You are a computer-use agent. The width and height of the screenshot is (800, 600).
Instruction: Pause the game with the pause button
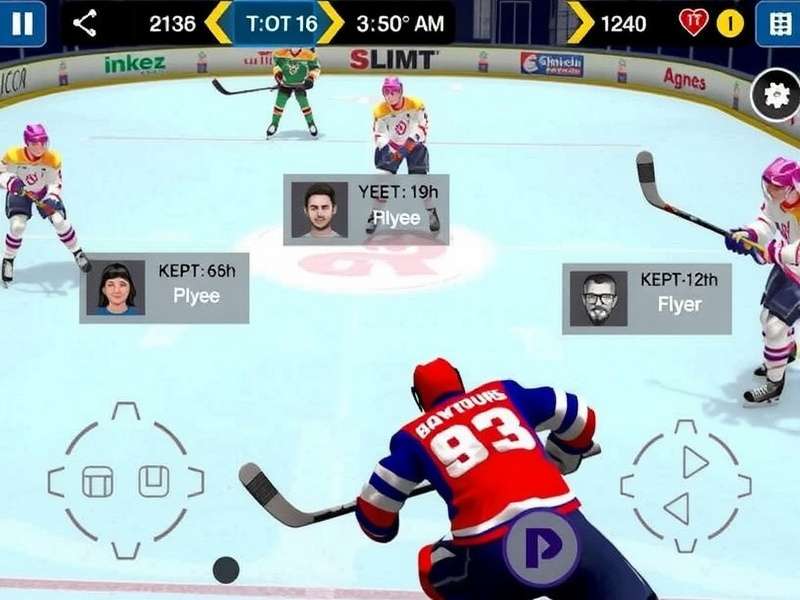22,22
